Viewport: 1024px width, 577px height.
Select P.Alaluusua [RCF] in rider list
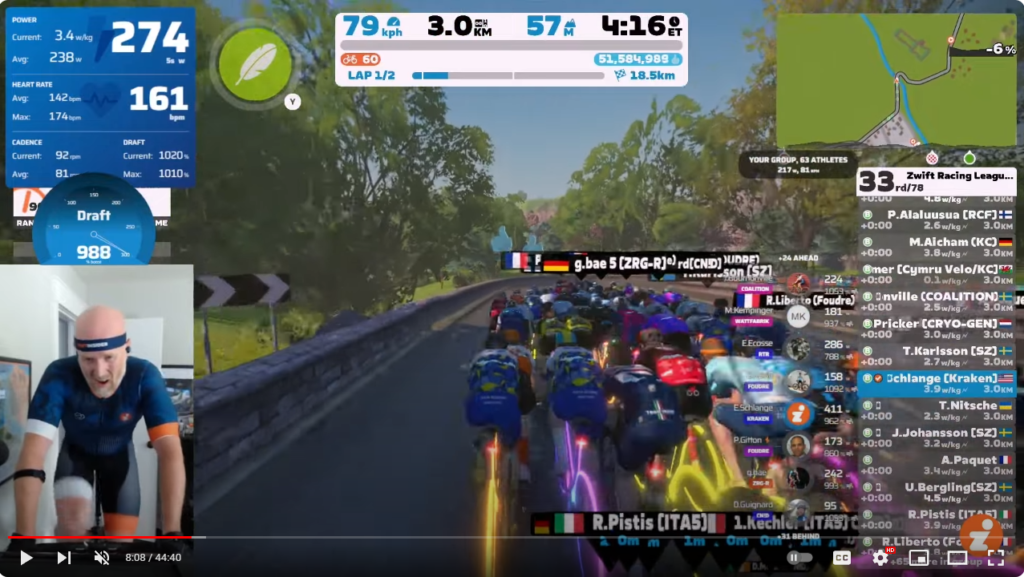935,215
